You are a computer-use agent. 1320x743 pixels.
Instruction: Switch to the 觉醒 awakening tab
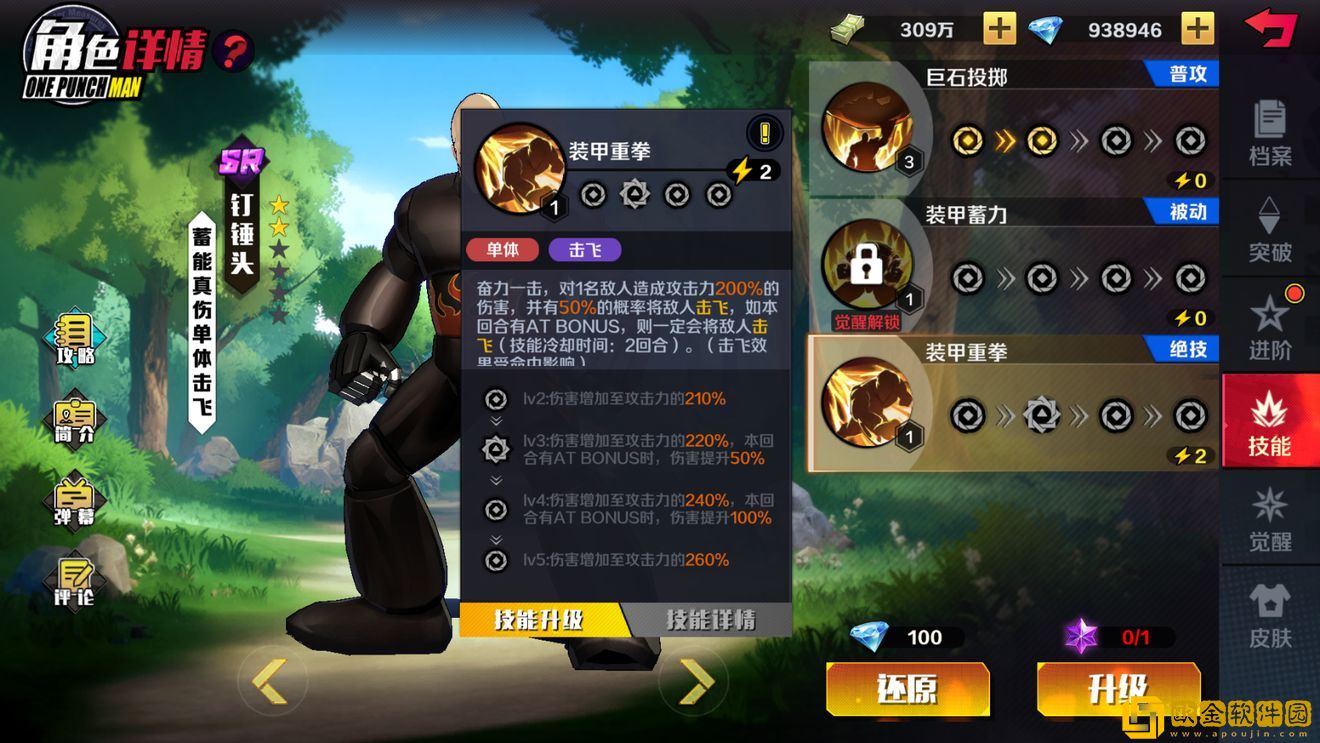point(1270,519)
